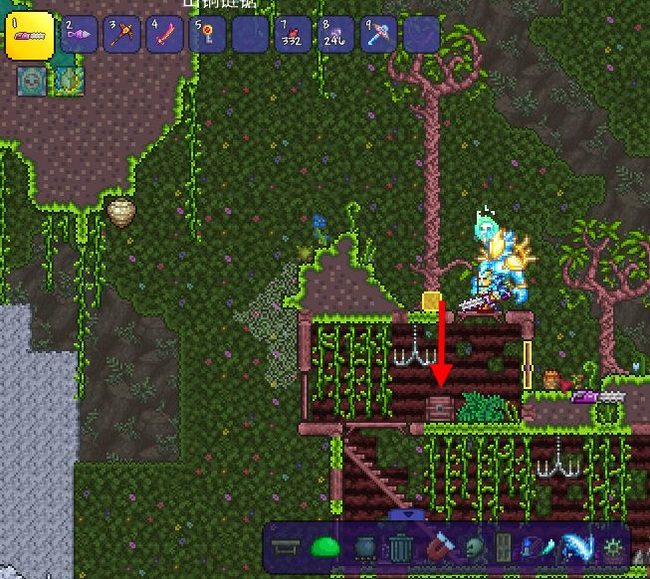Select the key item in hotbar slot 5

click(208, 35)
